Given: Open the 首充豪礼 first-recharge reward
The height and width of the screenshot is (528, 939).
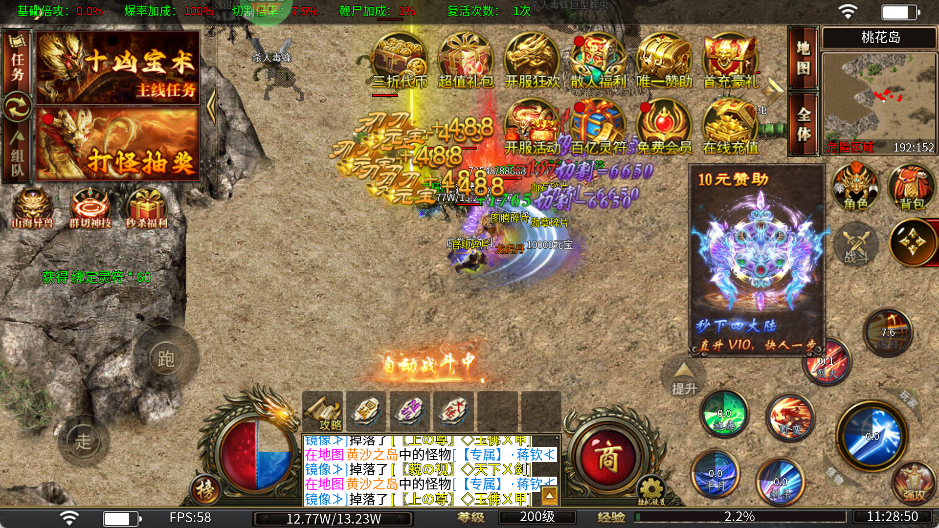Looking at the screenshot, I should point(731,61).
